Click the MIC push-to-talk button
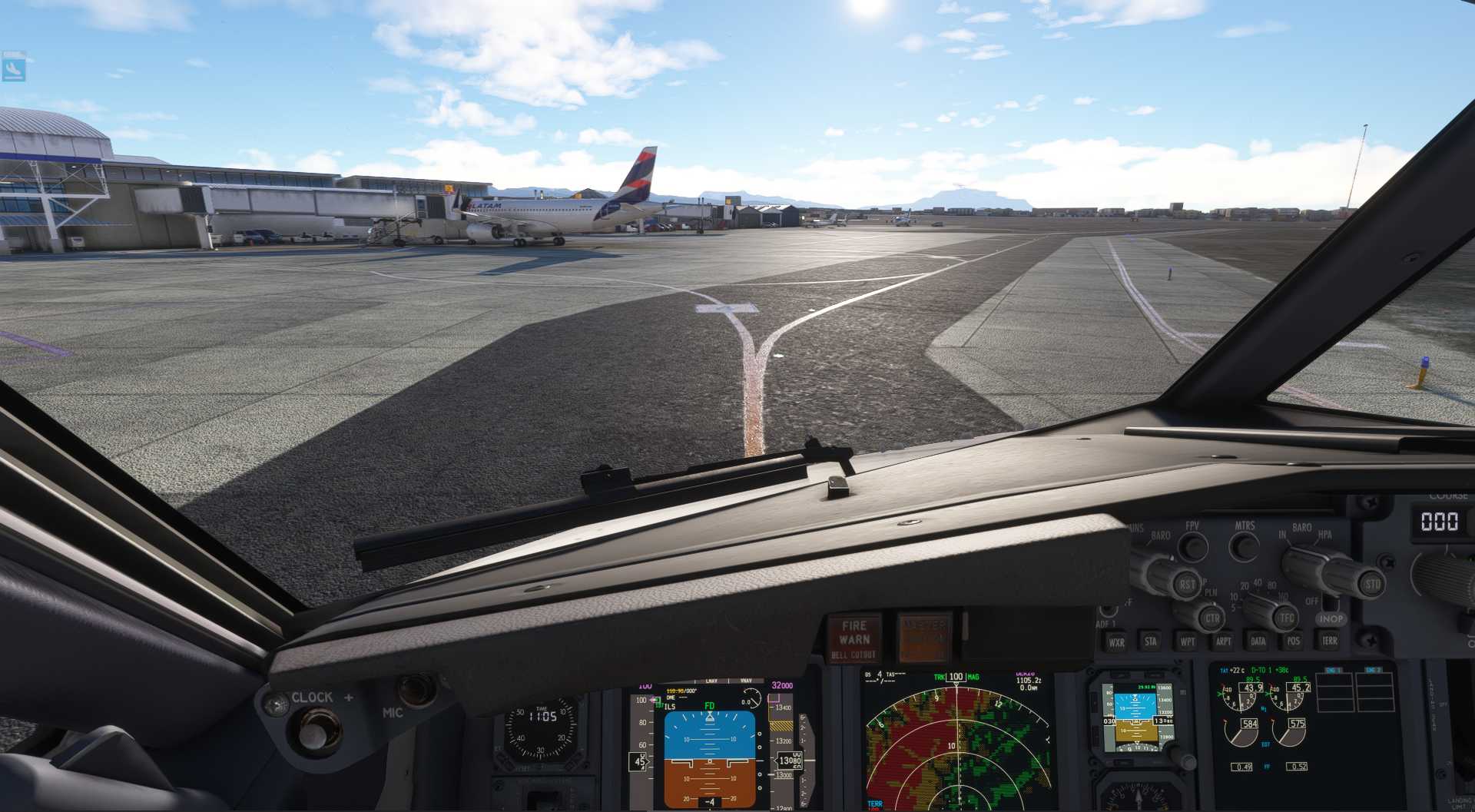Screen dimensions: 1475x812 417,690
